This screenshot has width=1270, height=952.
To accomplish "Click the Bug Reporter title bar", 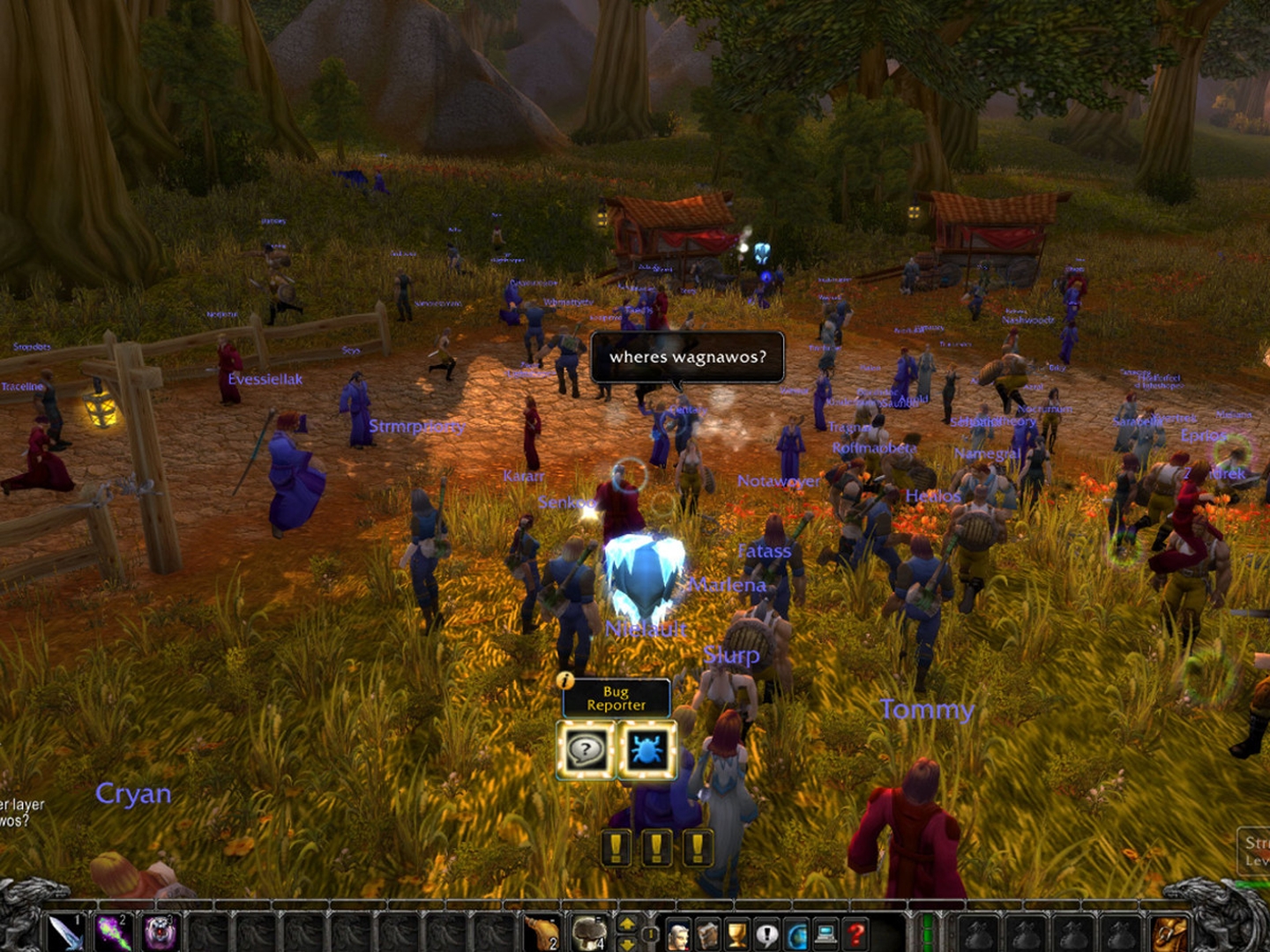I will [x=615, y=698].
